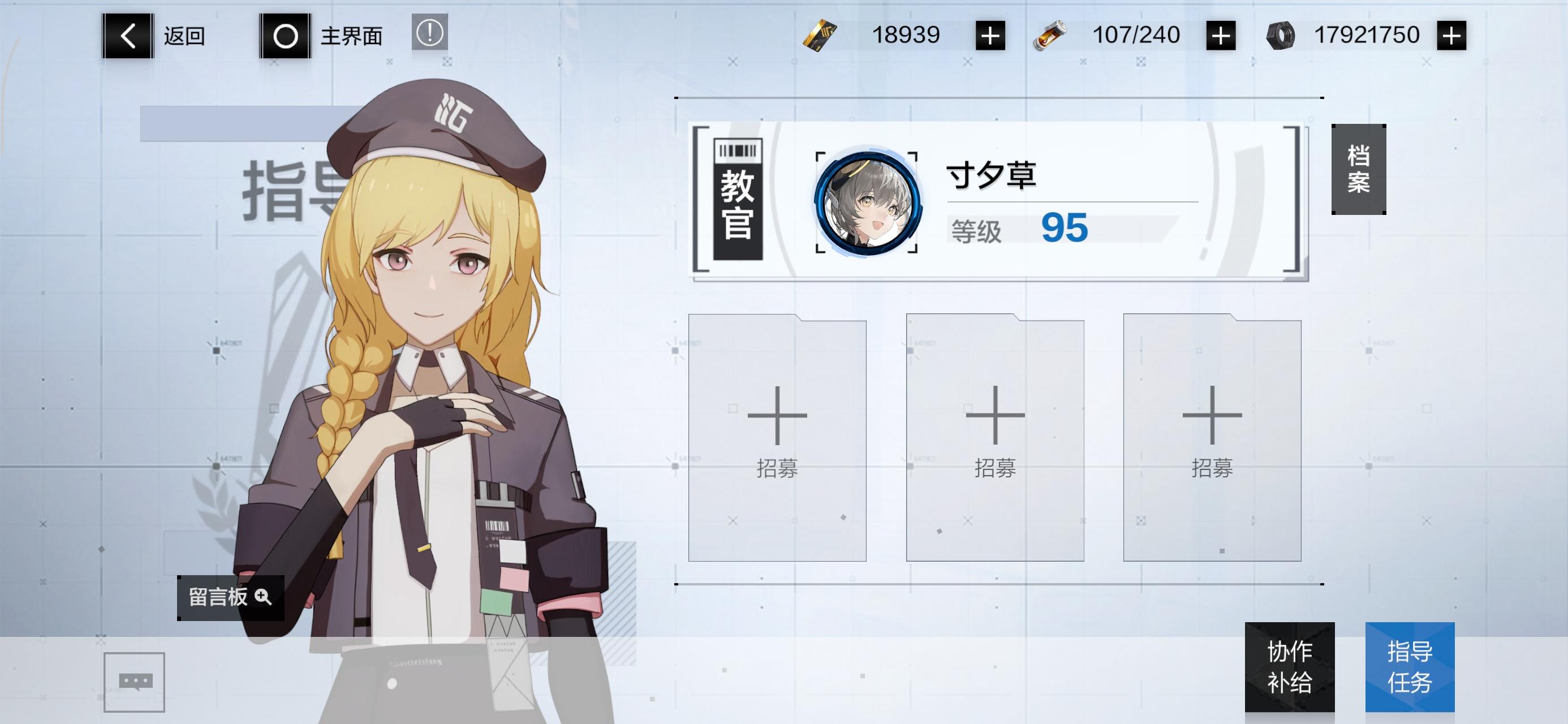Click the exclamation notice icon near 主界面
The image size is (1568, 724).
point(430,35)
